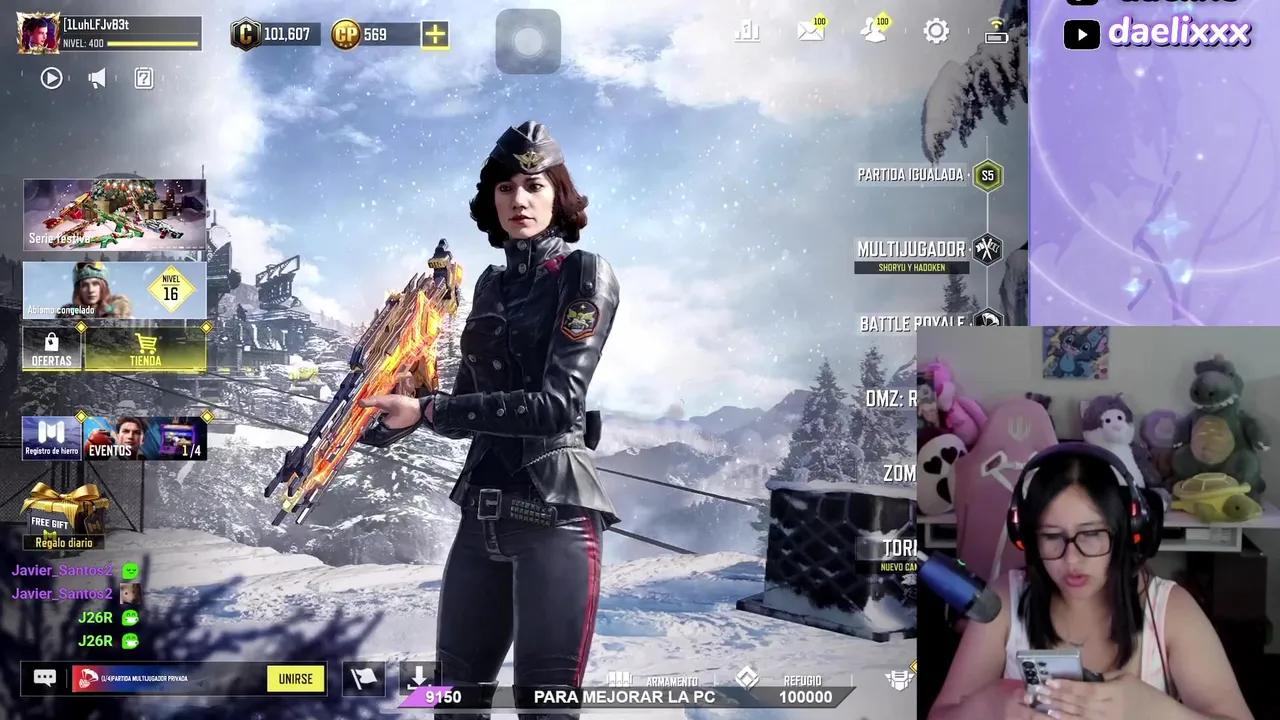Open the friends list showing 100 alerts
The width and height of the screenshot is (1280, 720).
(x=873, y=31)
